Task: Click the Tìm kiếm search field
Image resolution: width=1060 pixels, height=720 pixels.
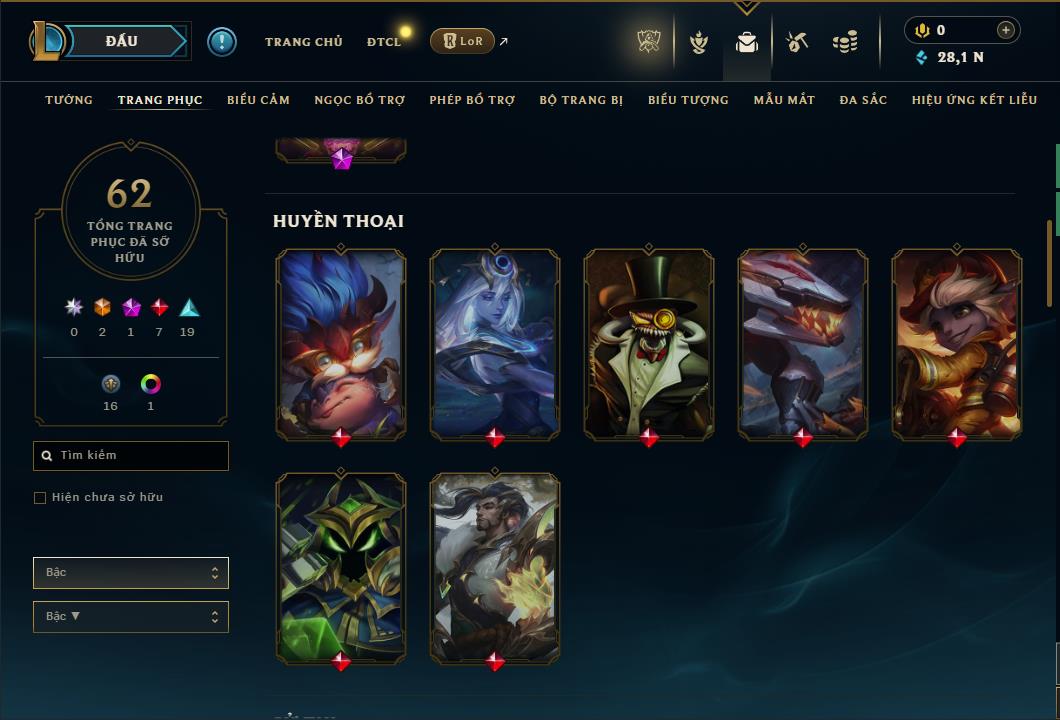Action: 131,456
